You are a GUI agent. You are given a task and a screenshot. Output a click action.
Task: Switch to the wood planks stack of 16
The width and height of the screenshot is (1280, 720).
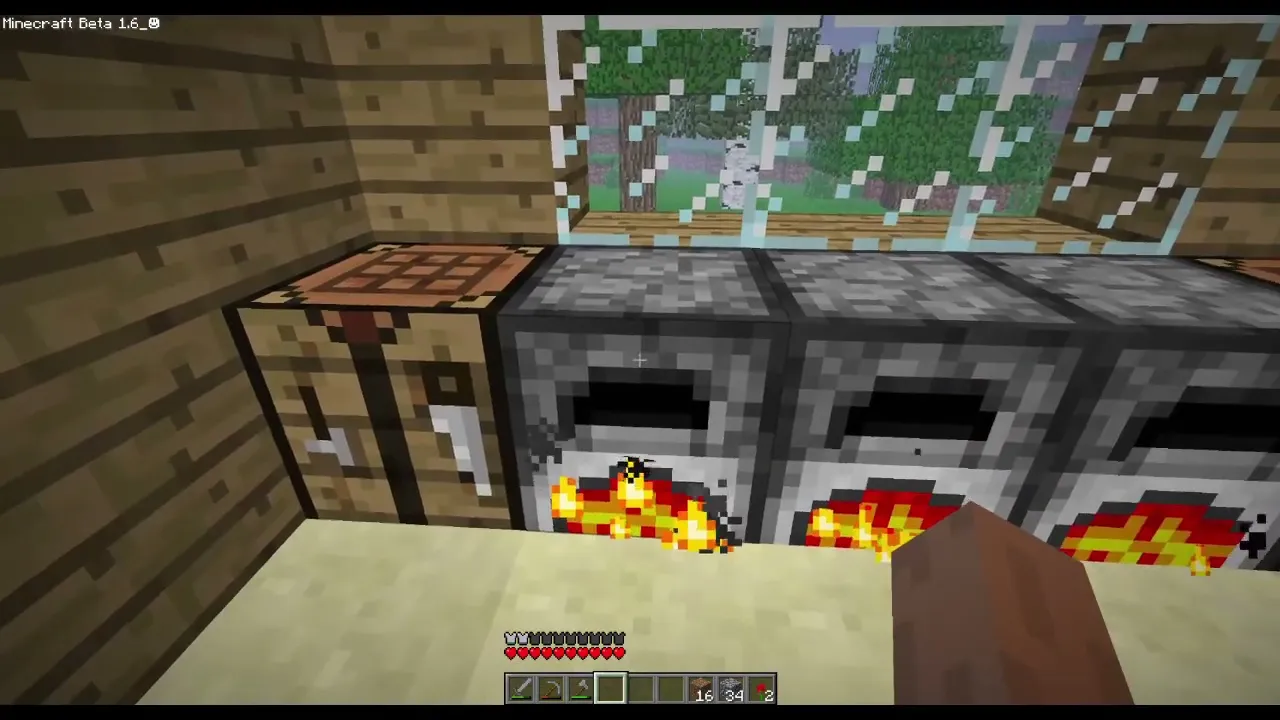pos(702,689)
